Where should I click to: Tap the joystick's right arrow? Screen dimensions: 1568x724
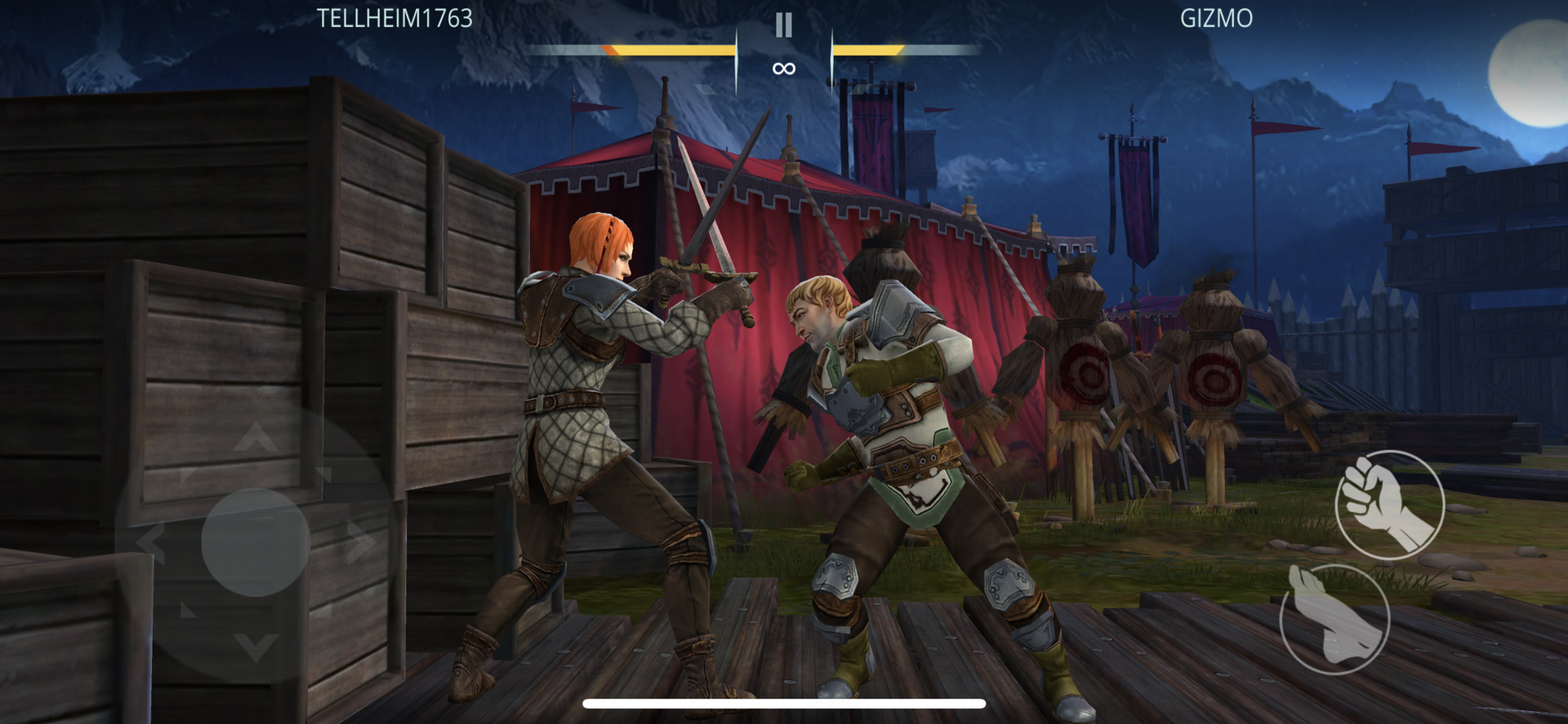[360, 543]
